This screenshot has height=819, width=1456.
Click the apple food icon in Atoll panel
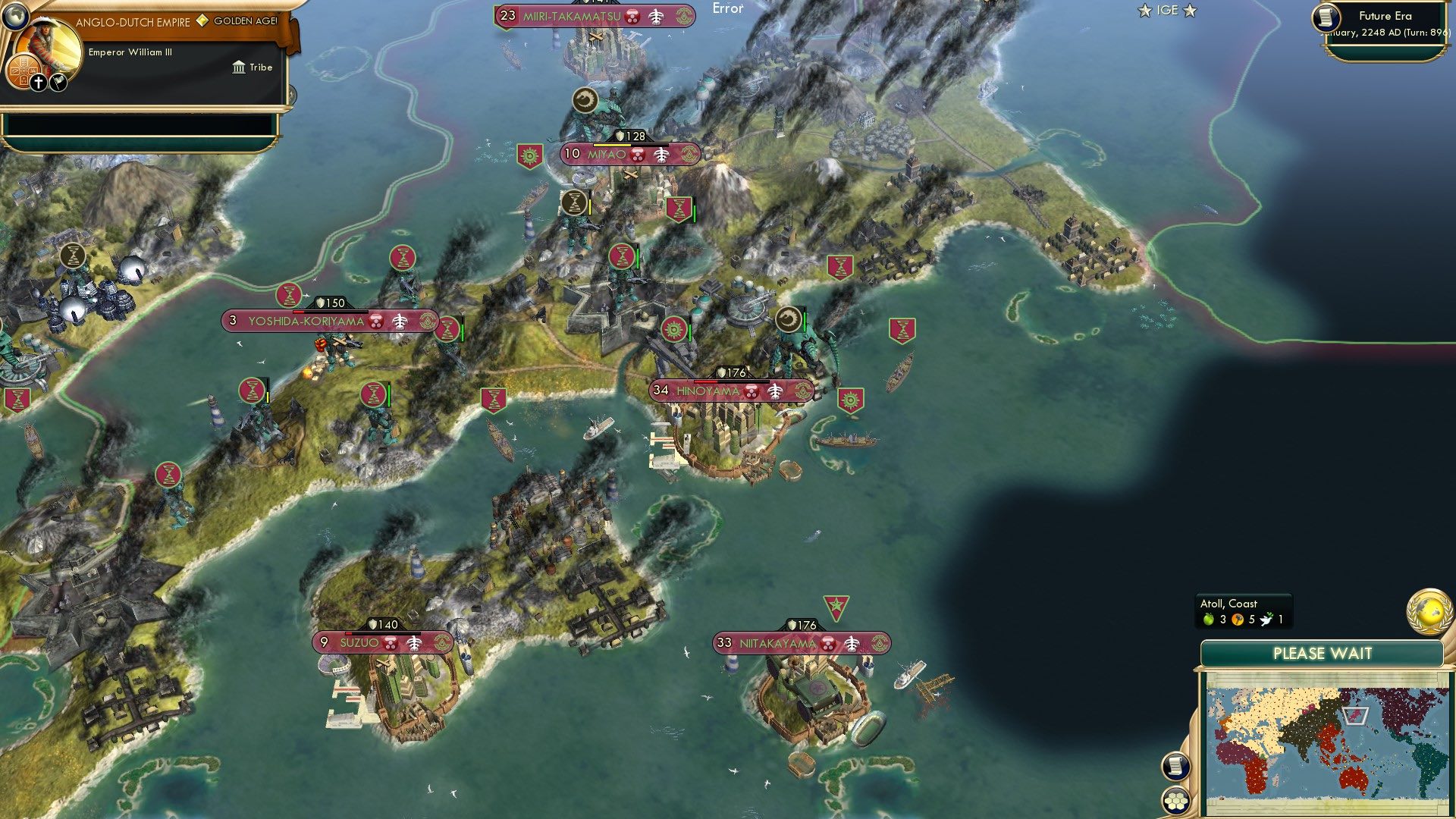pos(1208,620)
